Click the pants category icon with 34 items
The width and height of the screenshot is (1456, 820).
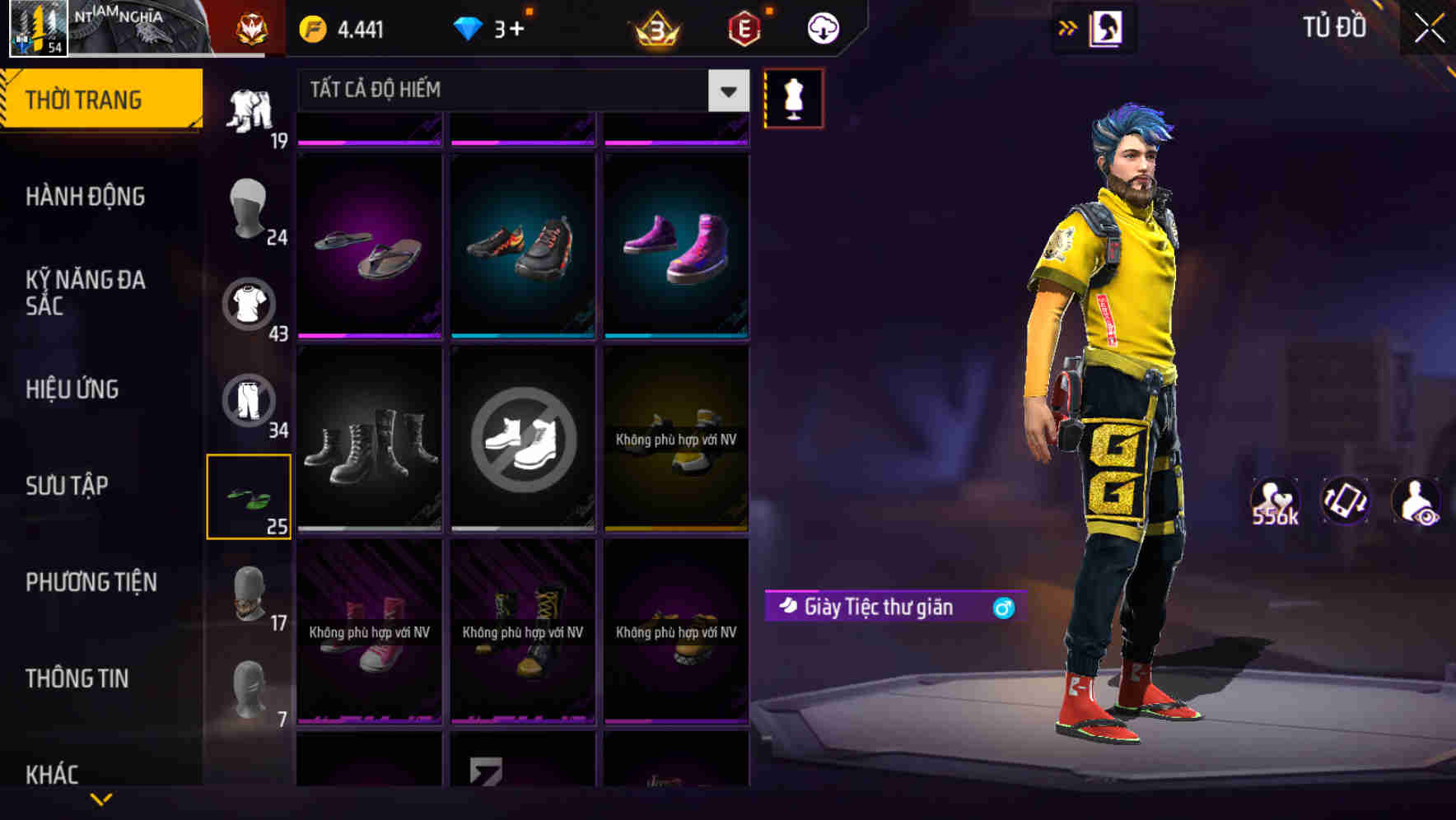[x=250, y=399]
